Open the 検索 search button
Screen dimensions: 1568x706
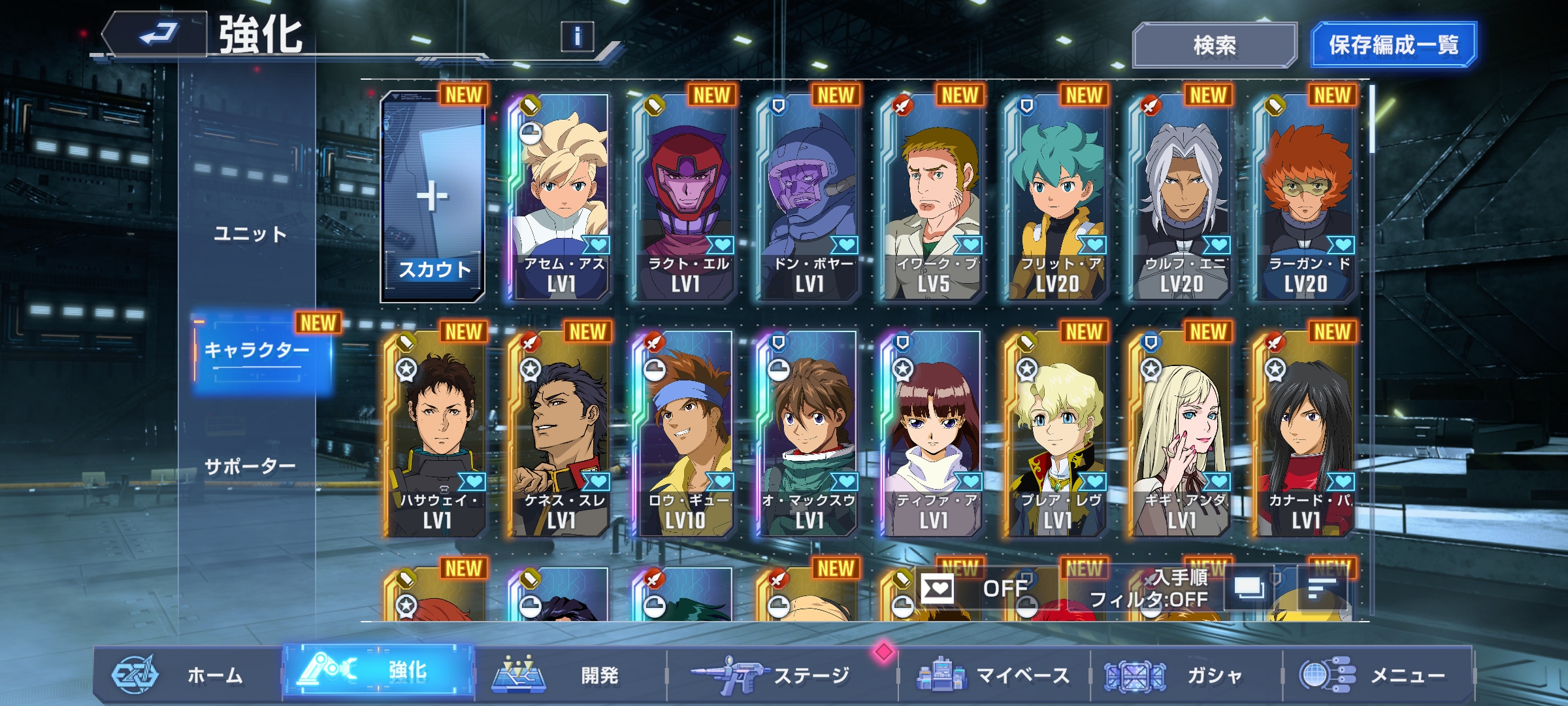click(x=1214, y=45)
